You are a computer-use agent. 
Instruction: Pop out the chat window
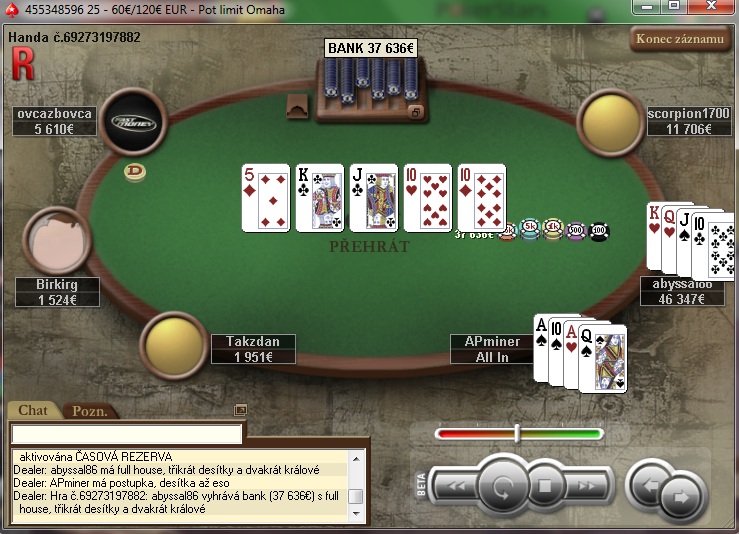pos(240,410)
